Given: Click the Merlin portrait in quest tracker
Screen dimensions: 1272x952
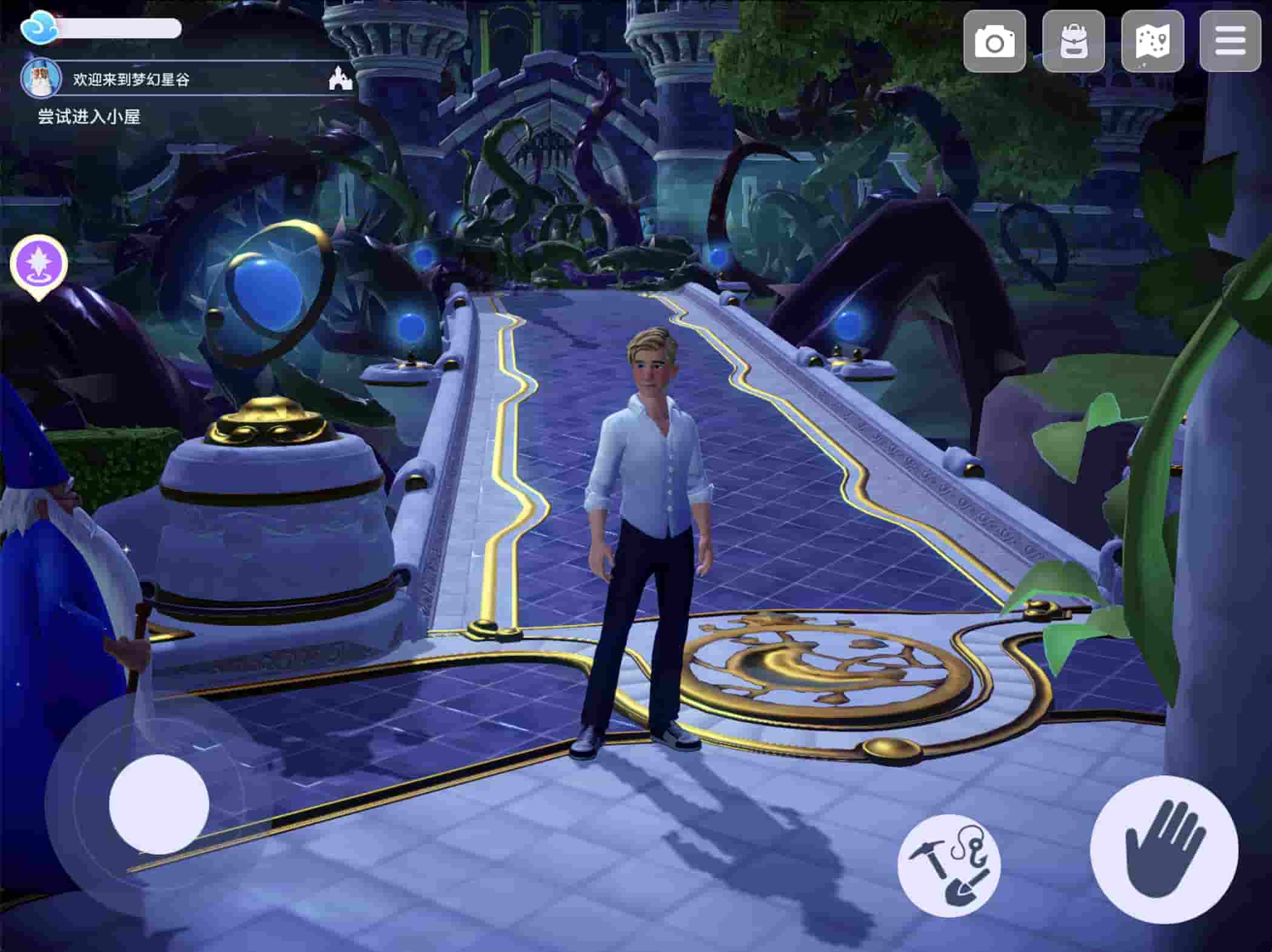Looking at the screenshot, I should click(x=41, y=79).
